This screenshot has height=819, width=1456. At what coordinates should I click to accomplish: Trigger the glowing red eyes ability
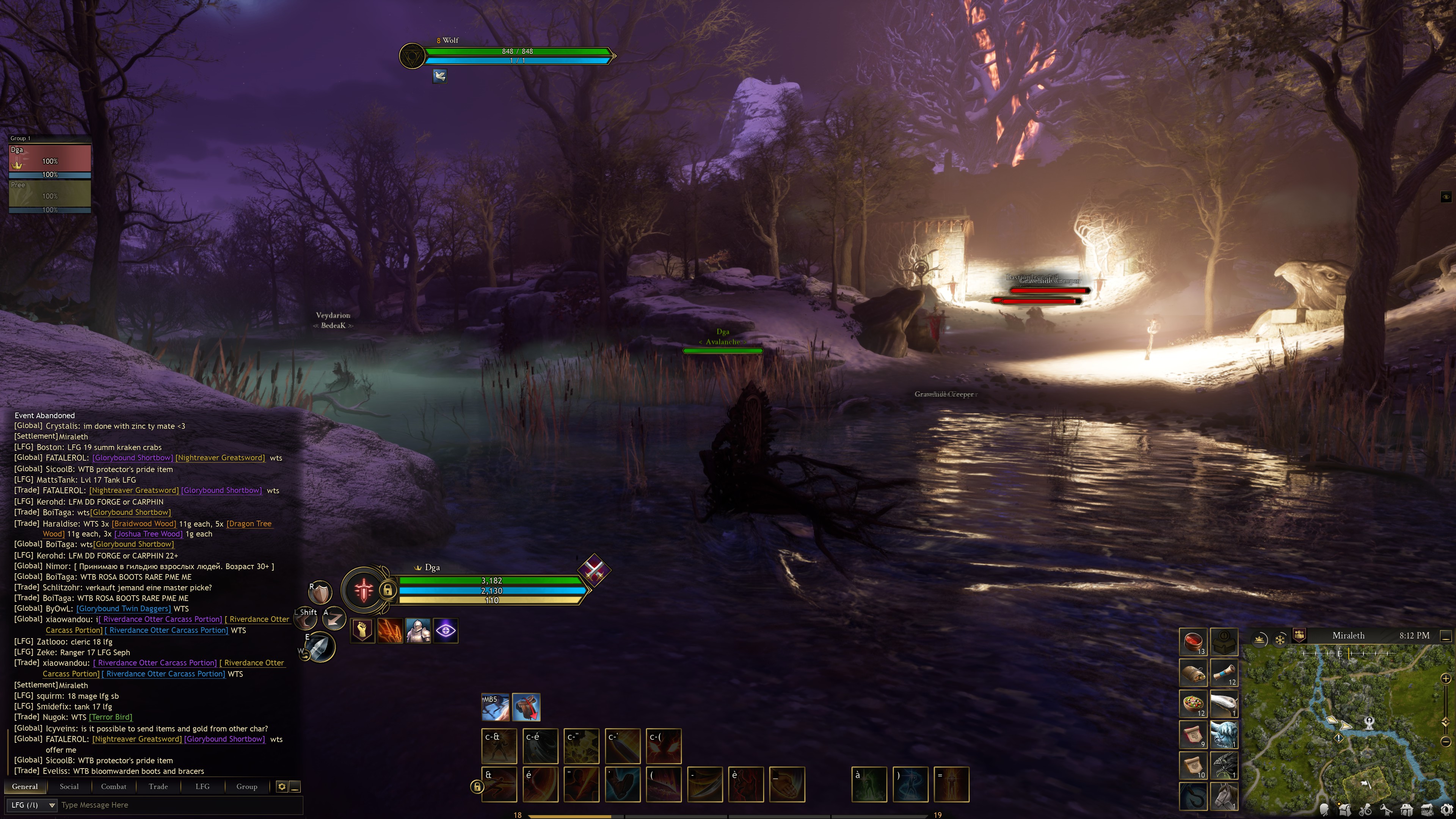pyautogui.click(x=663, y=745)
